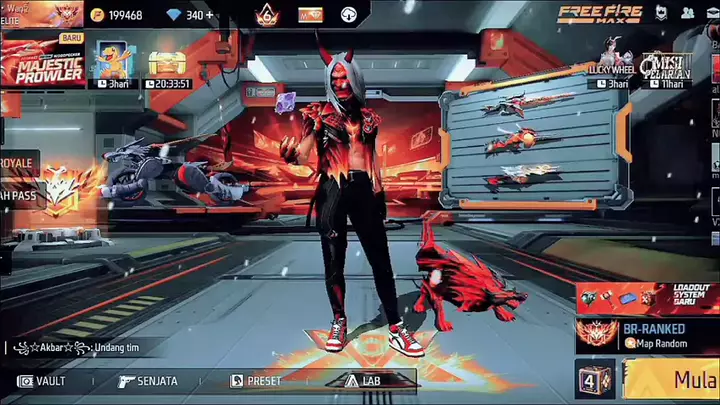The width and height of the screenshot is (720, 405).
Task: Open the new Loadout System panel
Action: pyautogui.click(x=647, y=296)
